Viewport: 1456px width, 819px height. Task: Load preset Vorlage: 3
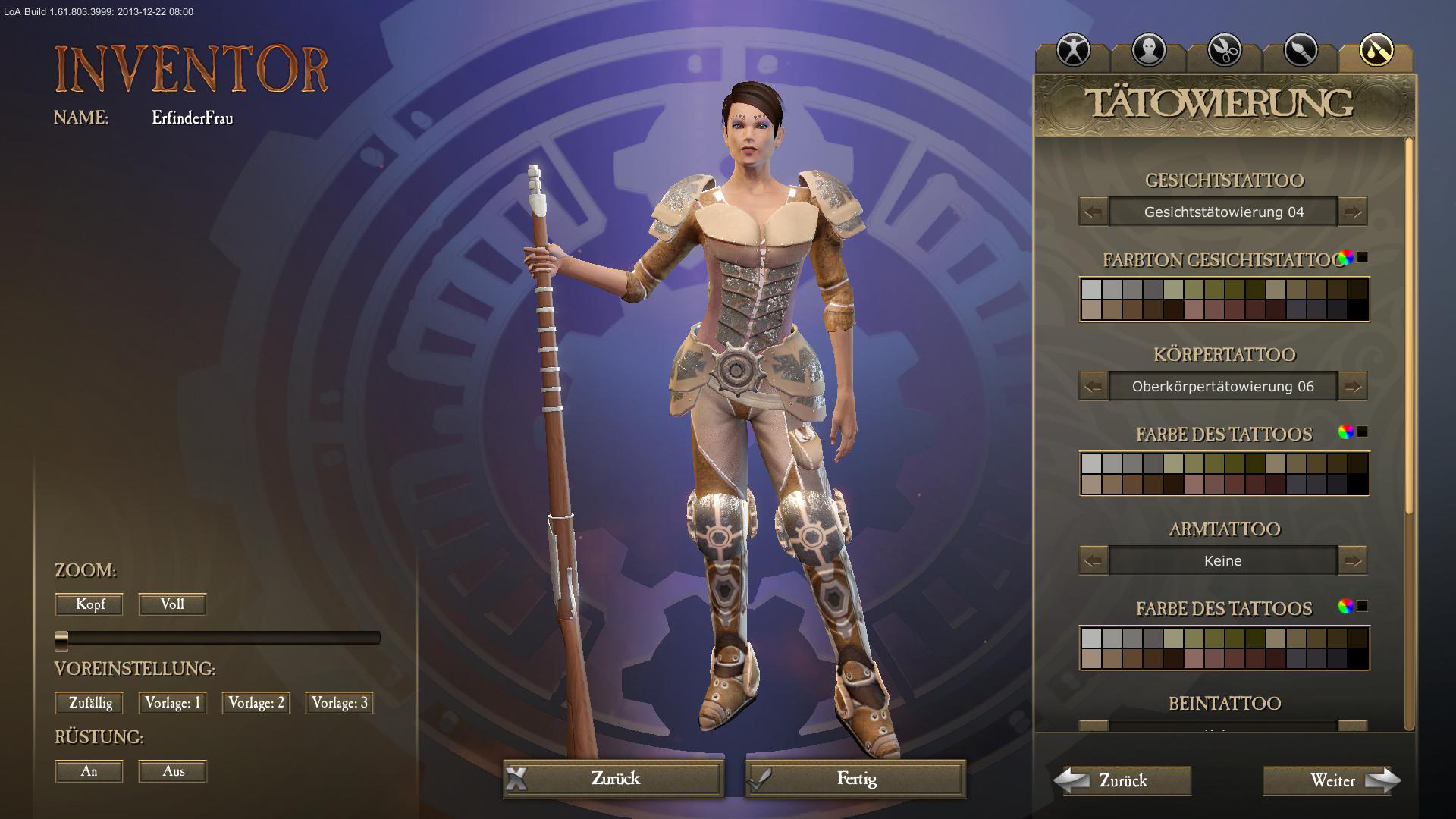click(x=340, y=703)
